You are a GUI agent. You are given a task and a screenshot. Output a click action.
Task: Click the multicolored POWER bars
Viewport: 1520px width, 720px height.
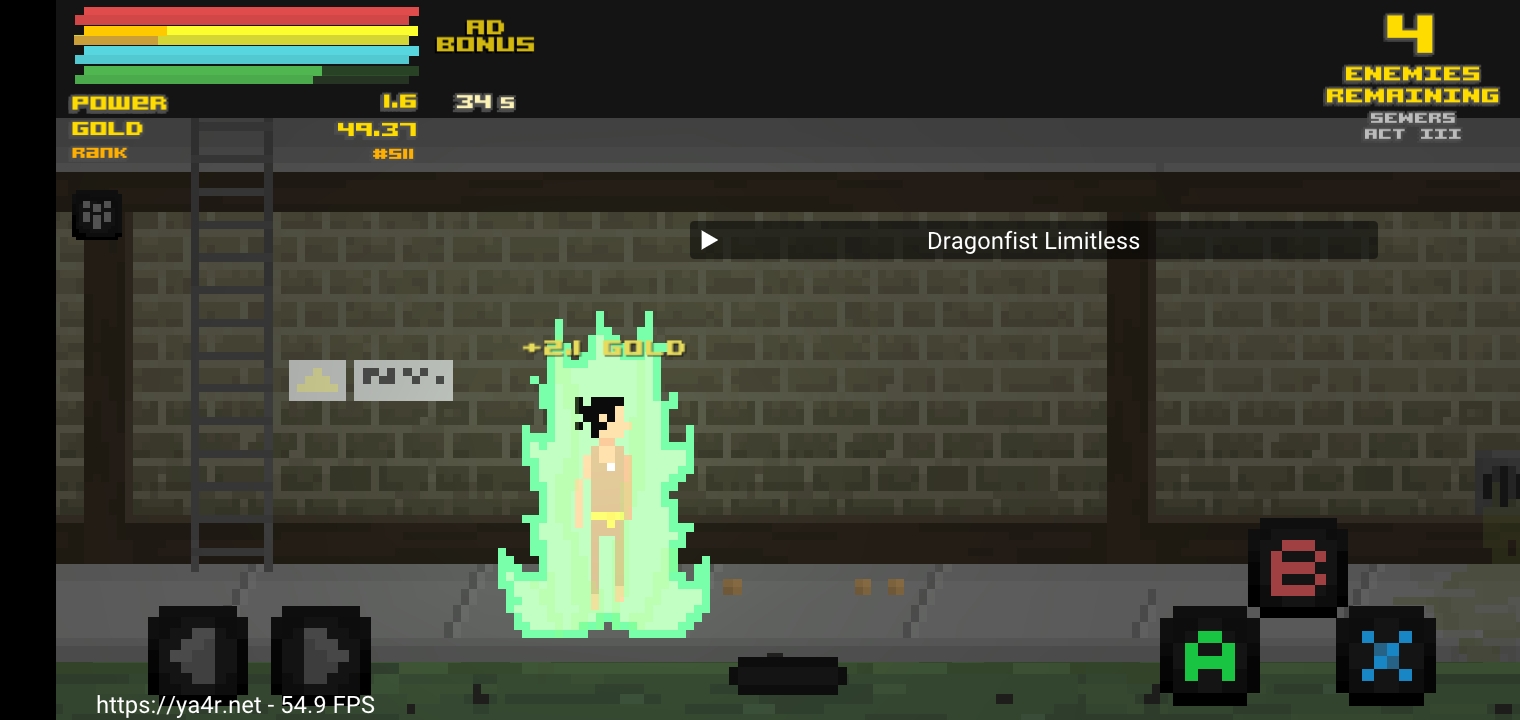[245, 45]
